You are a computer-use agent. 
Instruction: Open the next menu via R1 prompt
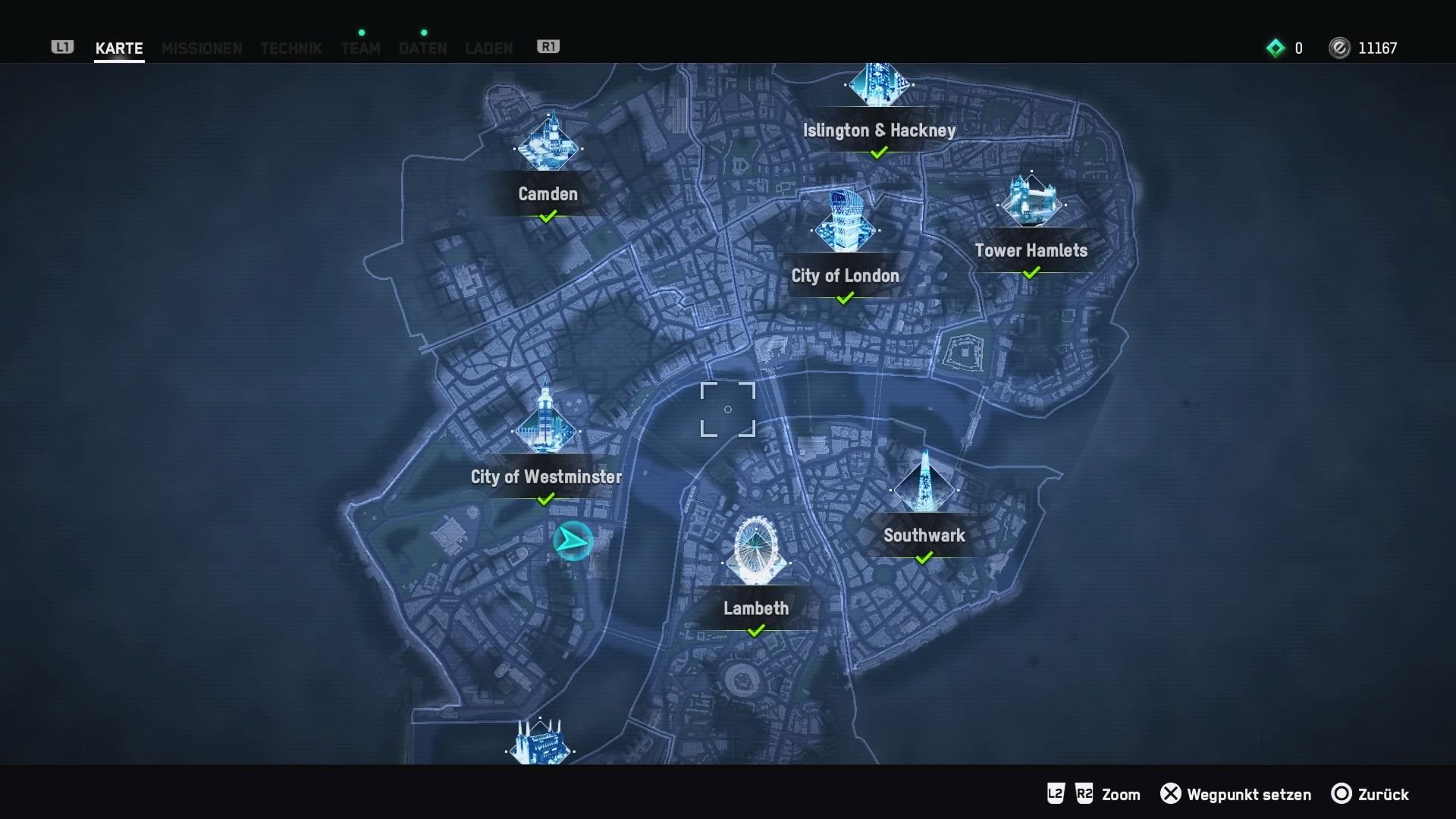coord(548,46)
